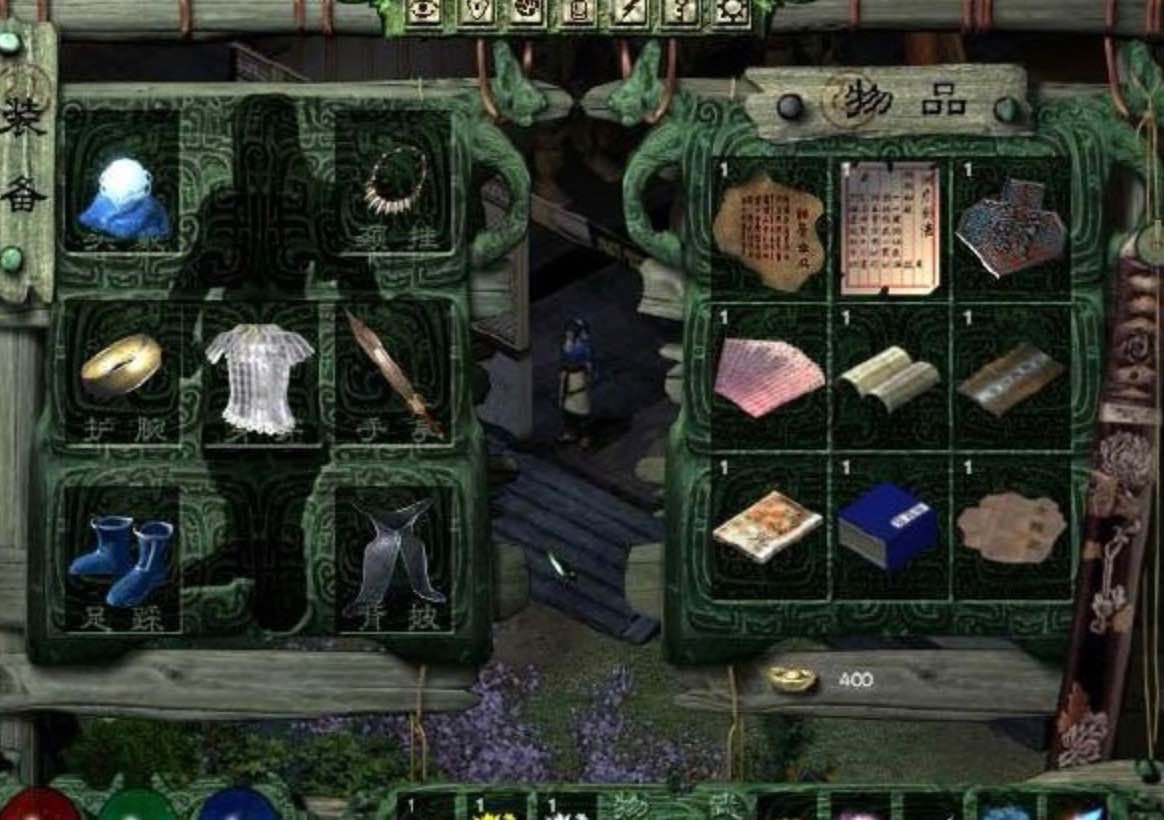Open the gear settings toolbar button

pos(733,11)
